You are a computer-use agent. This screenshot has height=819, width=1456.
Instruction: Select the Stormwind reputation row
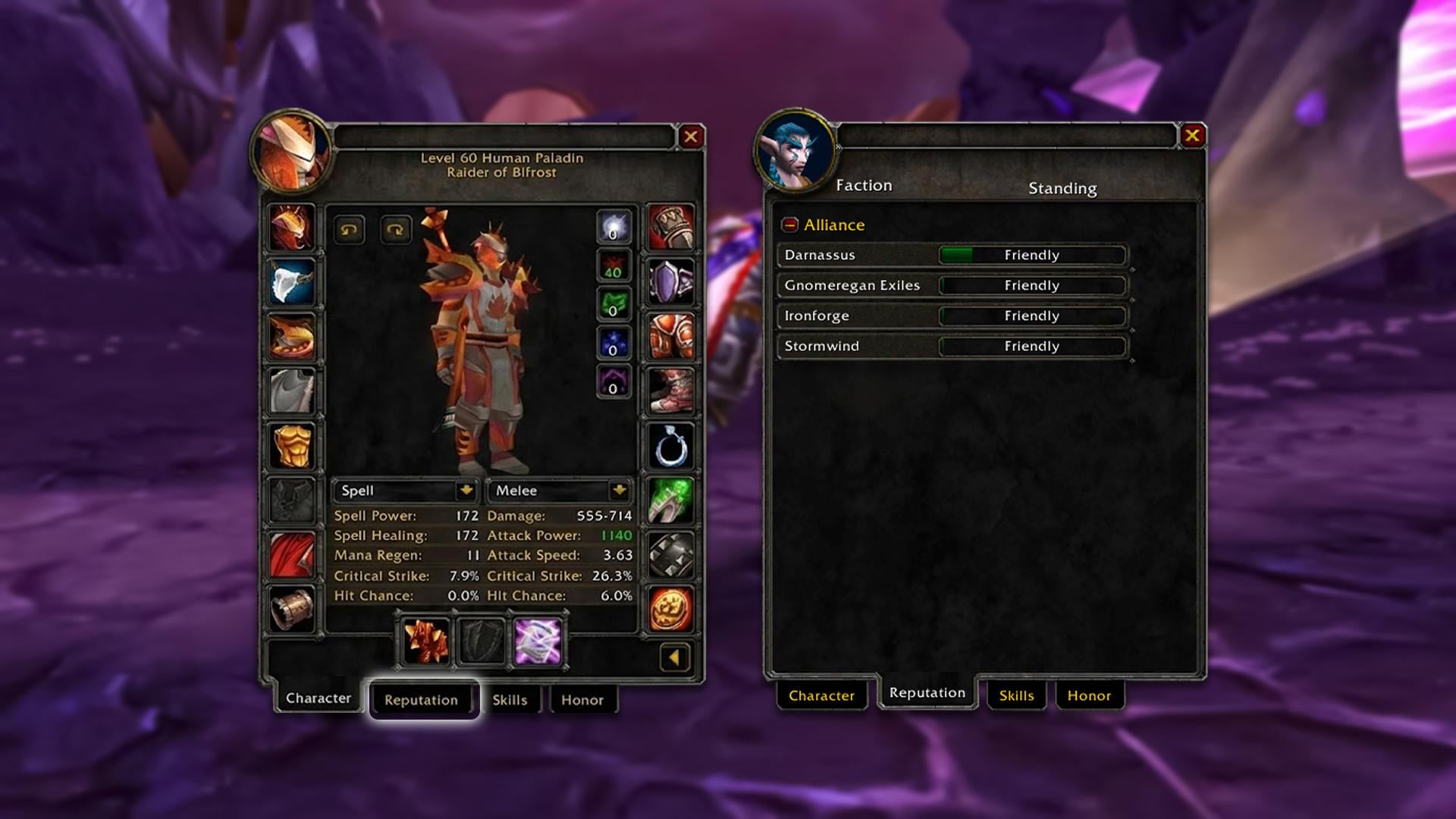[952, 346]
